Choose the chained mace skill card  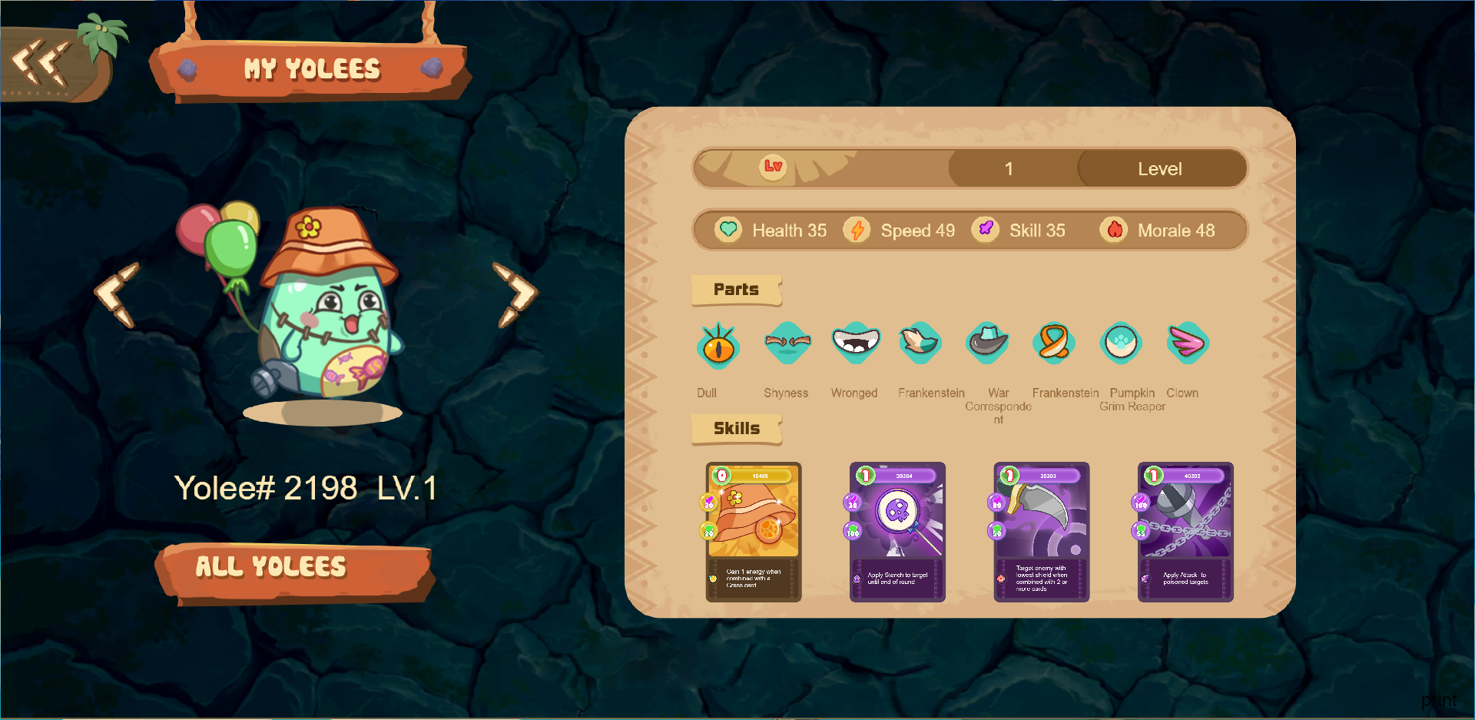coord(1185,531)
